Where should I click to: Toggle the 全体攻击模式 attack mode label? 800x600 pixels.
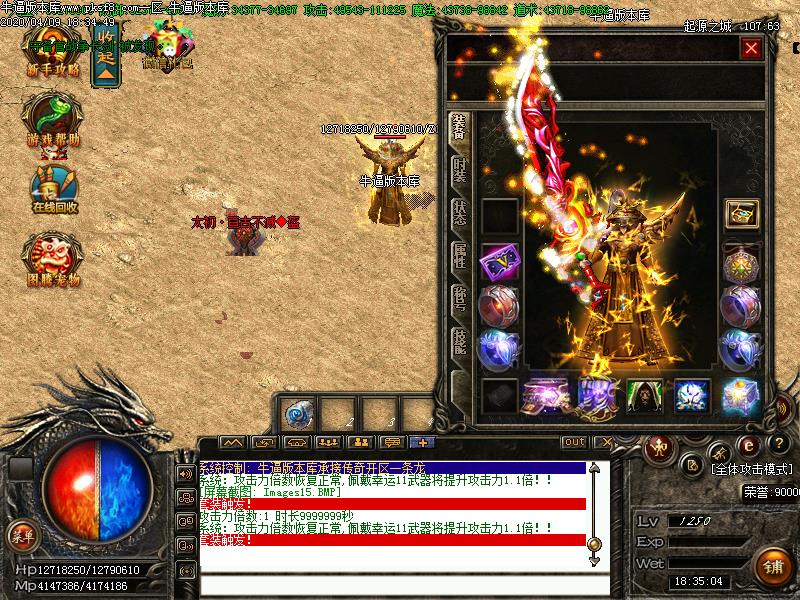[751, 468]
